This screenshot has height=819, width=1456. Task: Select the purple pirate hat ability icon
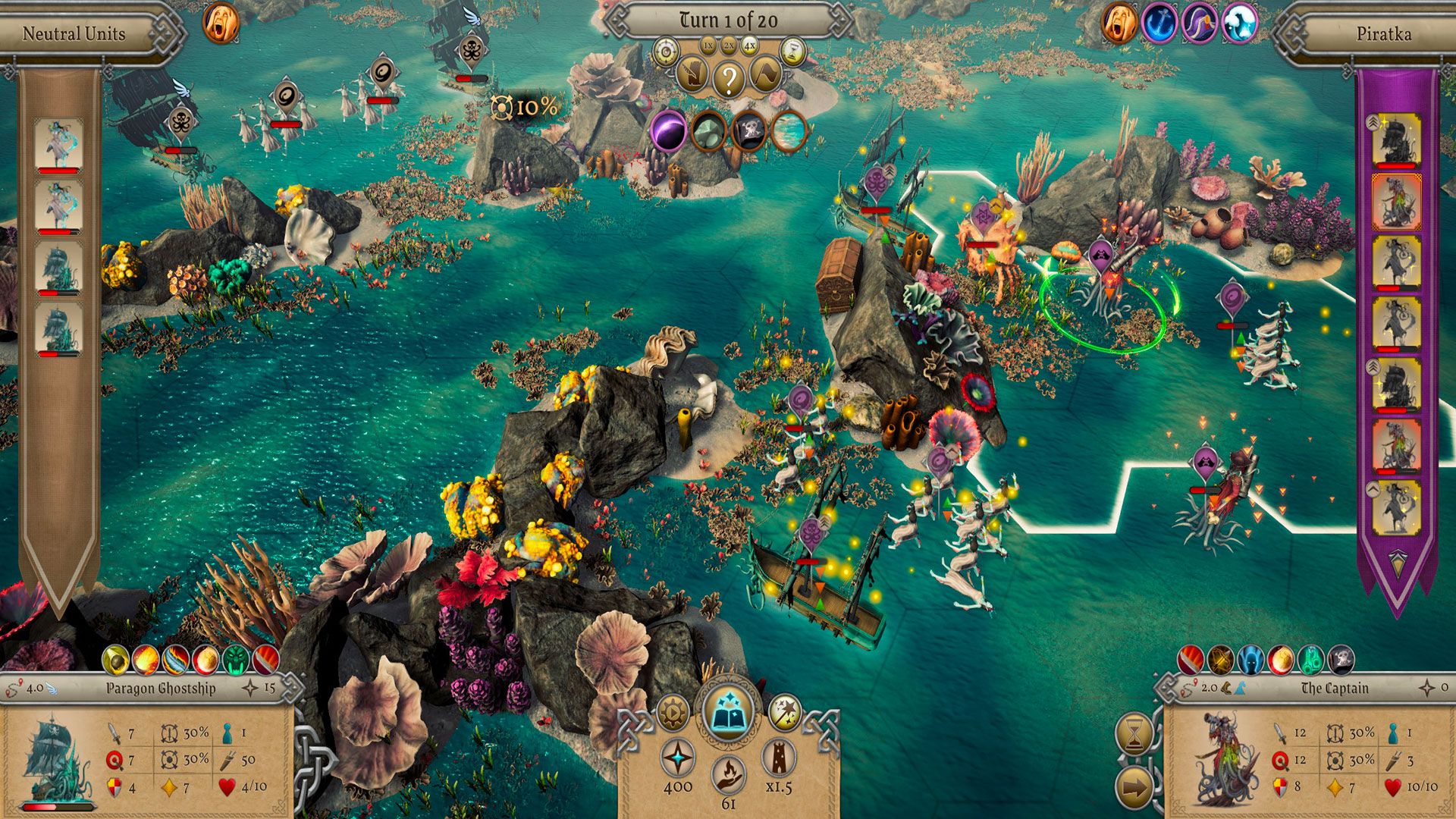pyautogui.click(x=1199, y=23)
